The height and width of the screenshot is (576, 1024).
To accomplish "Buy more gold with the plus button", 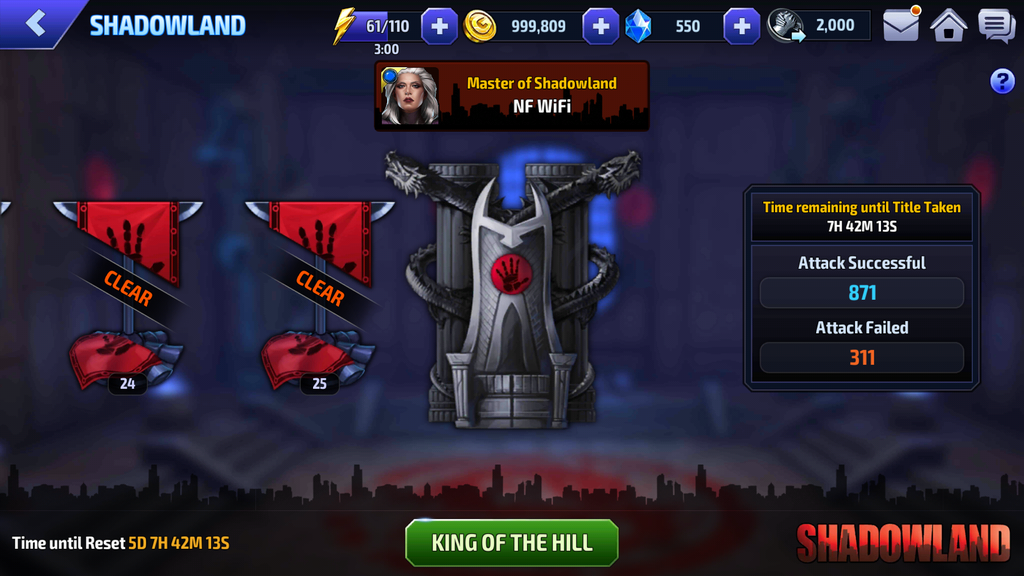I will pos(600,26).
